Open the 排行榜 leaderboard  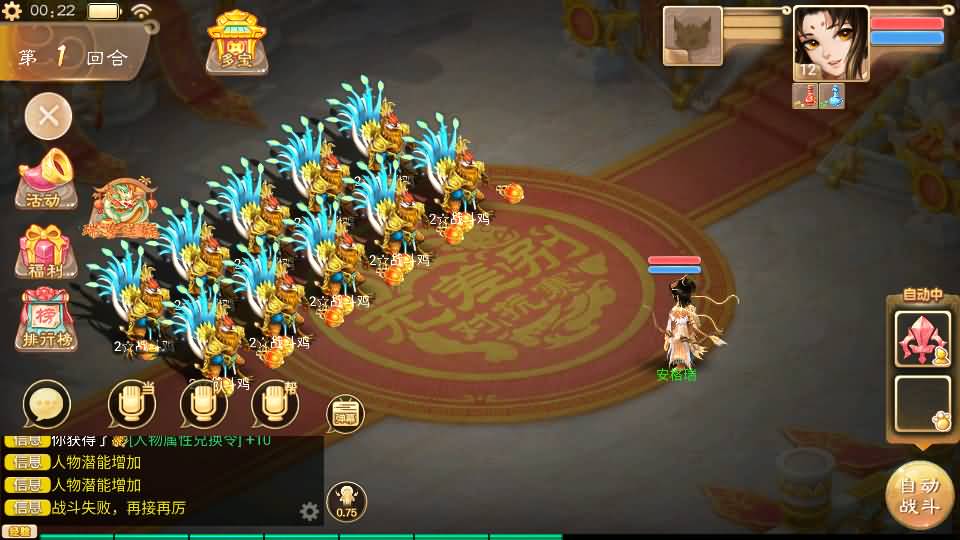[x=46, y=321]
